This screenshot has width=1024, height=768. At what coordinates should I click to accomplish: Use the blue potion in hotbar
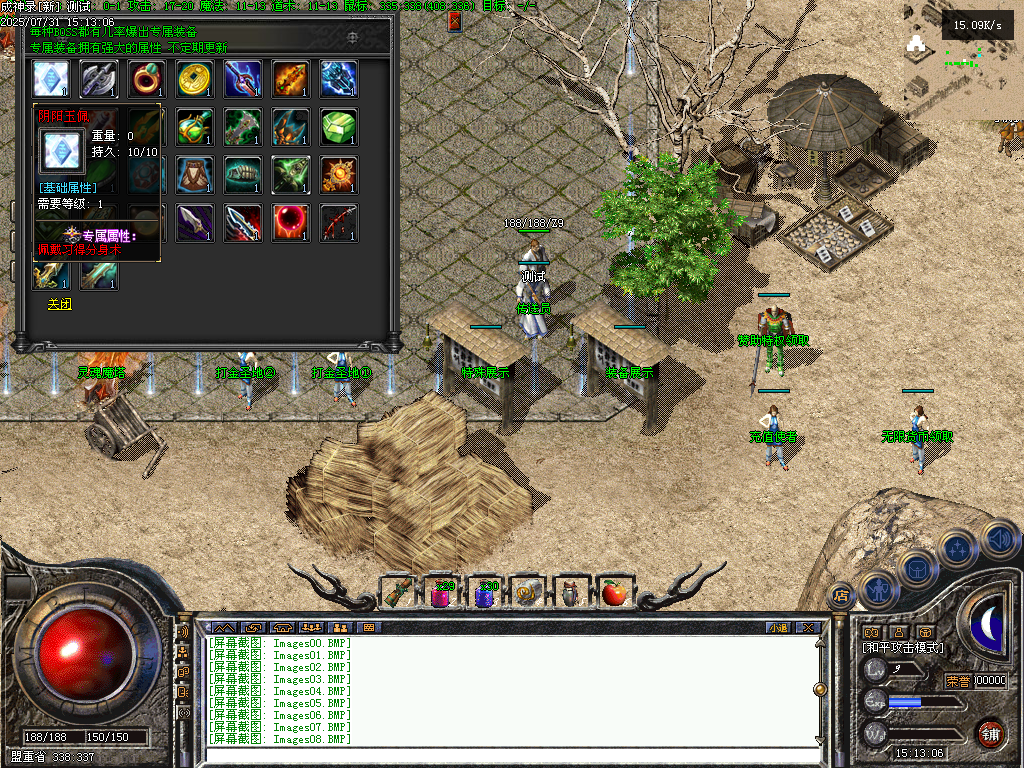tap(485, 593)
